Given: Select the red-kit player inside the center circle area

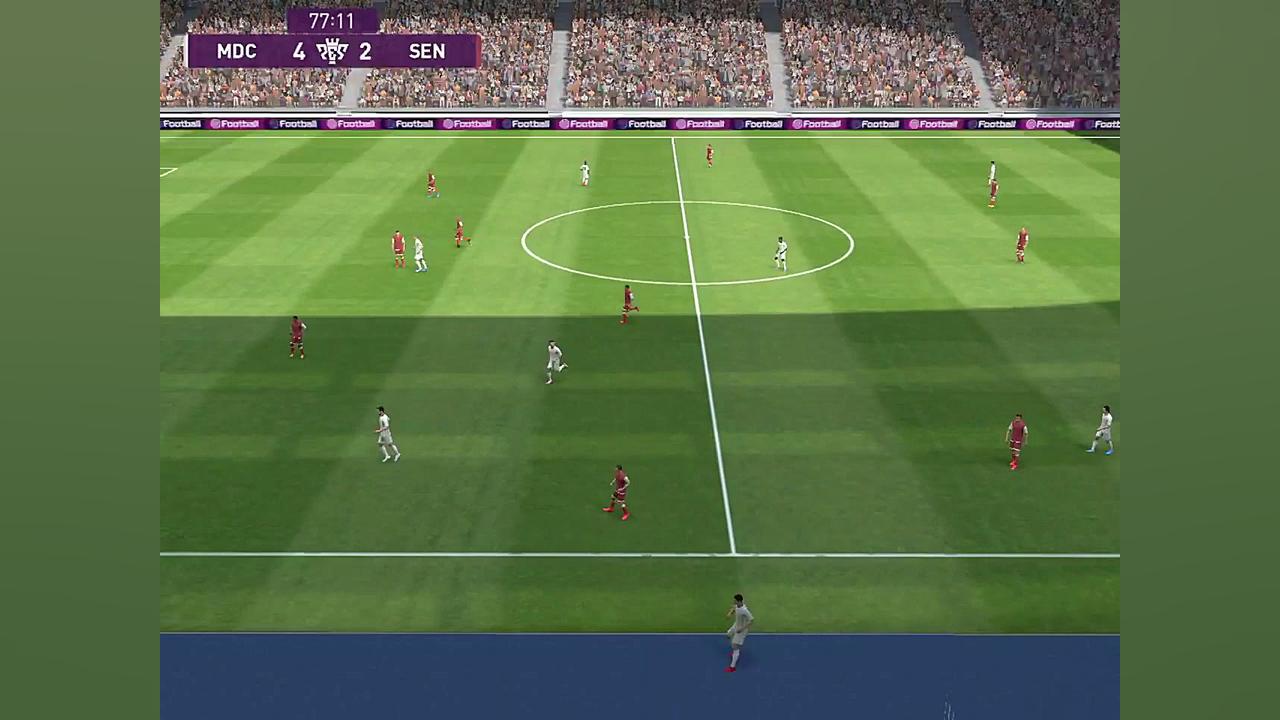Looking at the screenshot, I should [625, 300].
